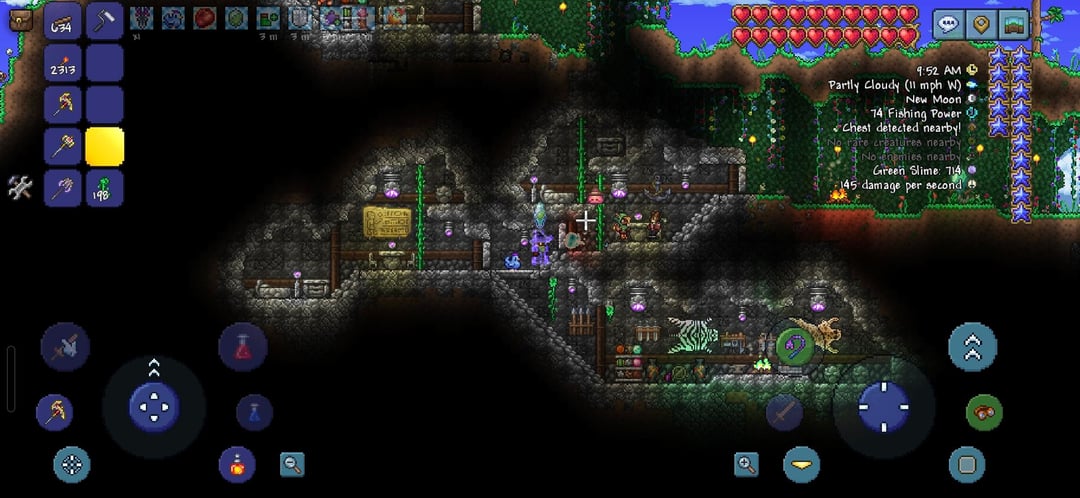Image resolution: width=1080 pixels, height=498 pixels.
Task: Toggle the smart cursor crosshair button
Action: pos(71,464)
